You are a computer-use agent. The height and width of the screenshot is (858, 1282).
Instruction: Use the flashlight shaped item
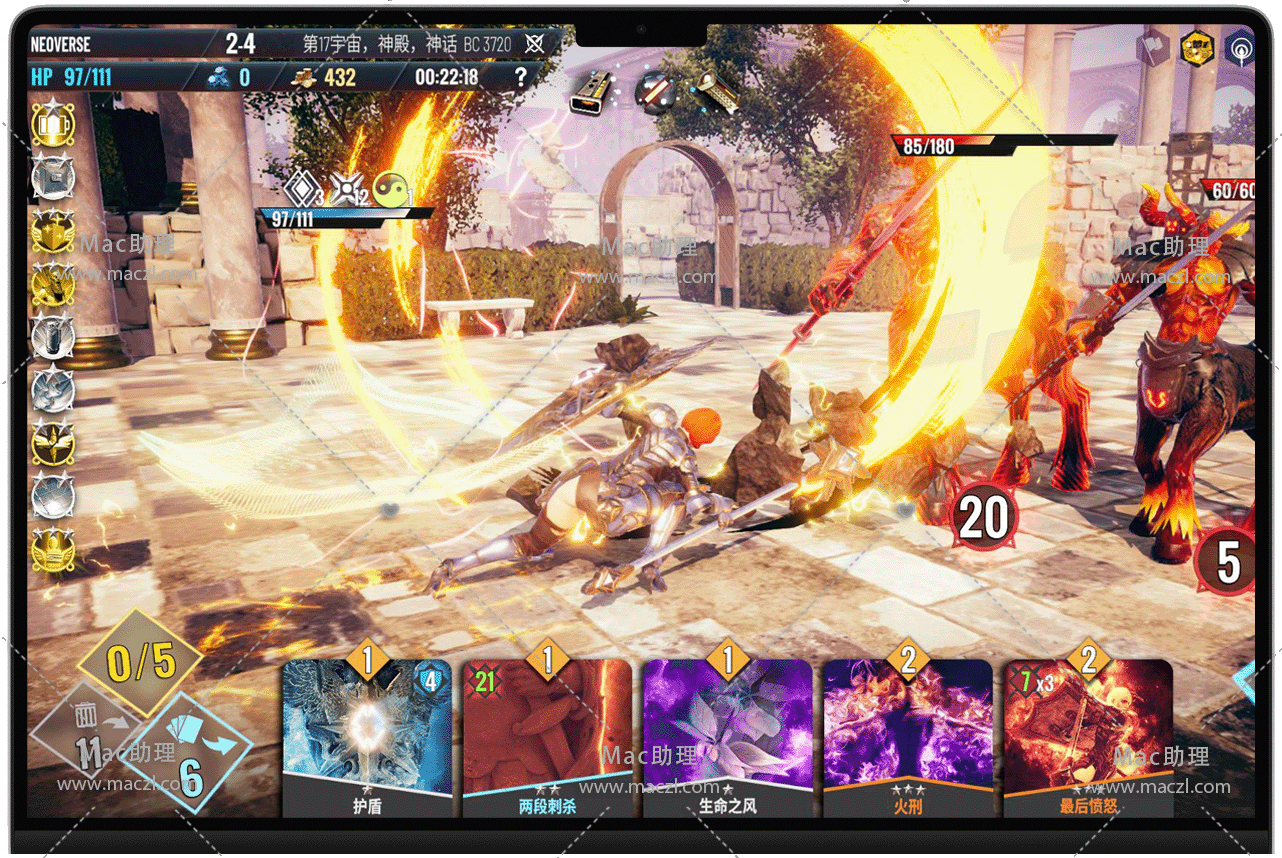click(717, 92)
